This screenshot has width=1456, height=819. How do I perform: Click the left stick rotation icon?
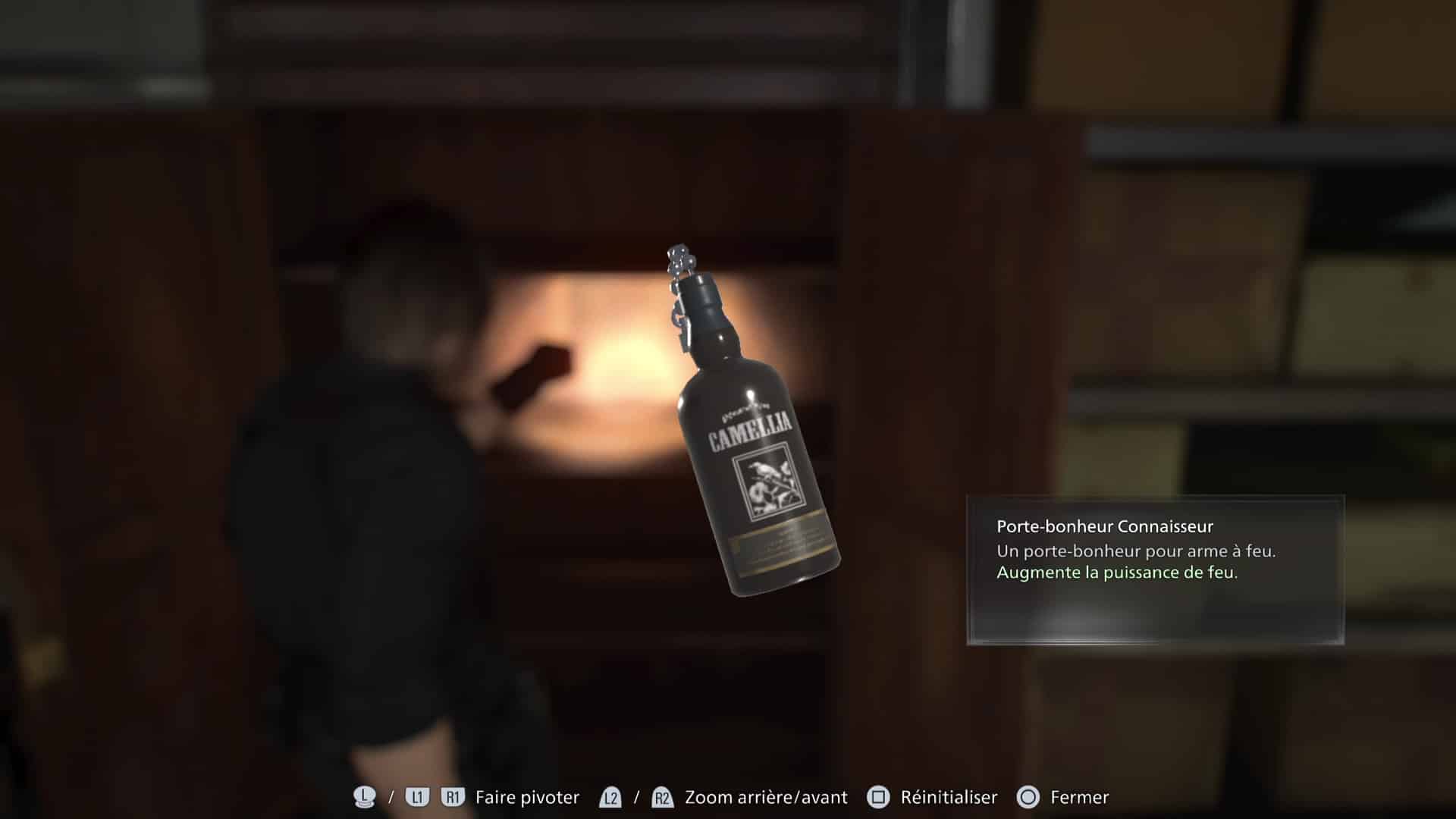(364, 797)
